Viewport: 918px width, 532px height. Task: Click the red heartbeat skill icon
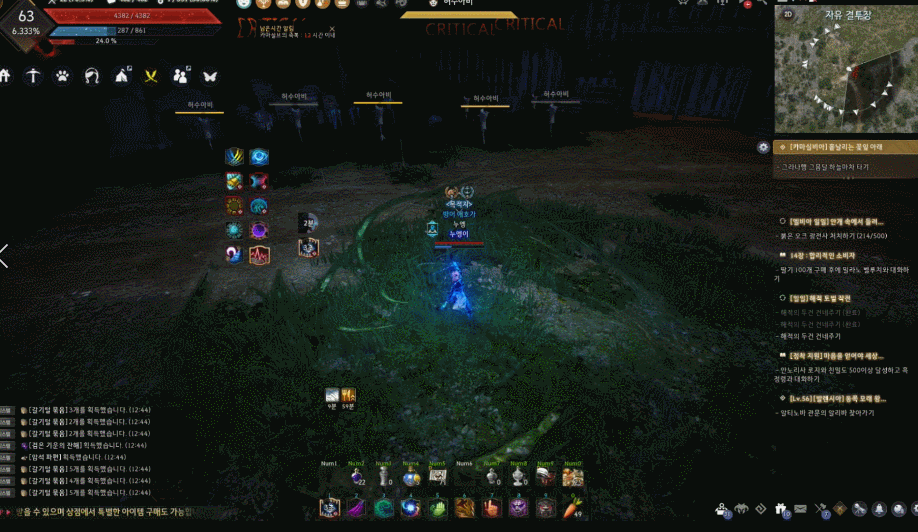(x=259, y=254)
